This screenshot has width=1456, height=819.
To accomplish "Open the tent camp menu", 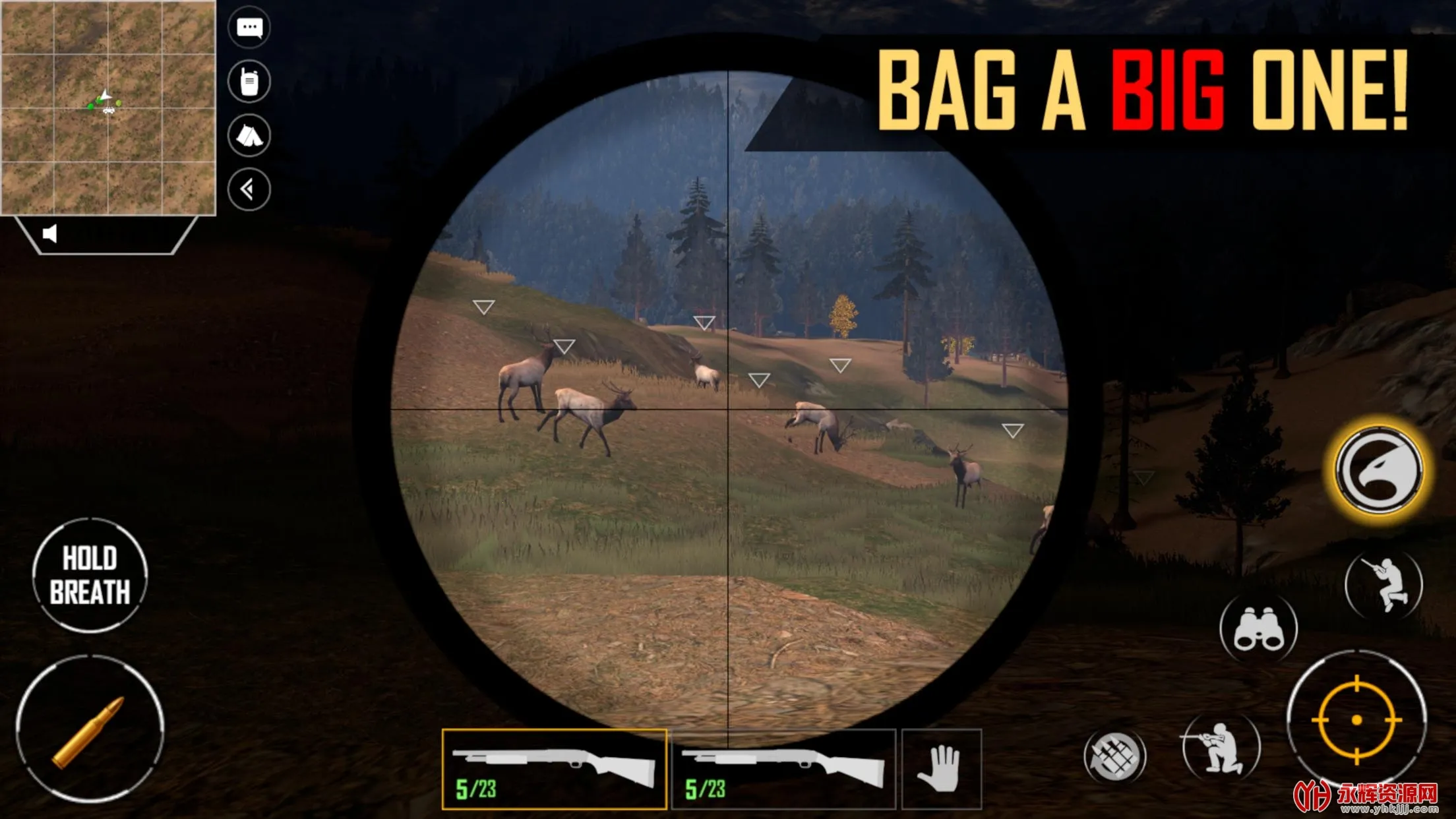I will pyautogui.click(x=251, y=135).
